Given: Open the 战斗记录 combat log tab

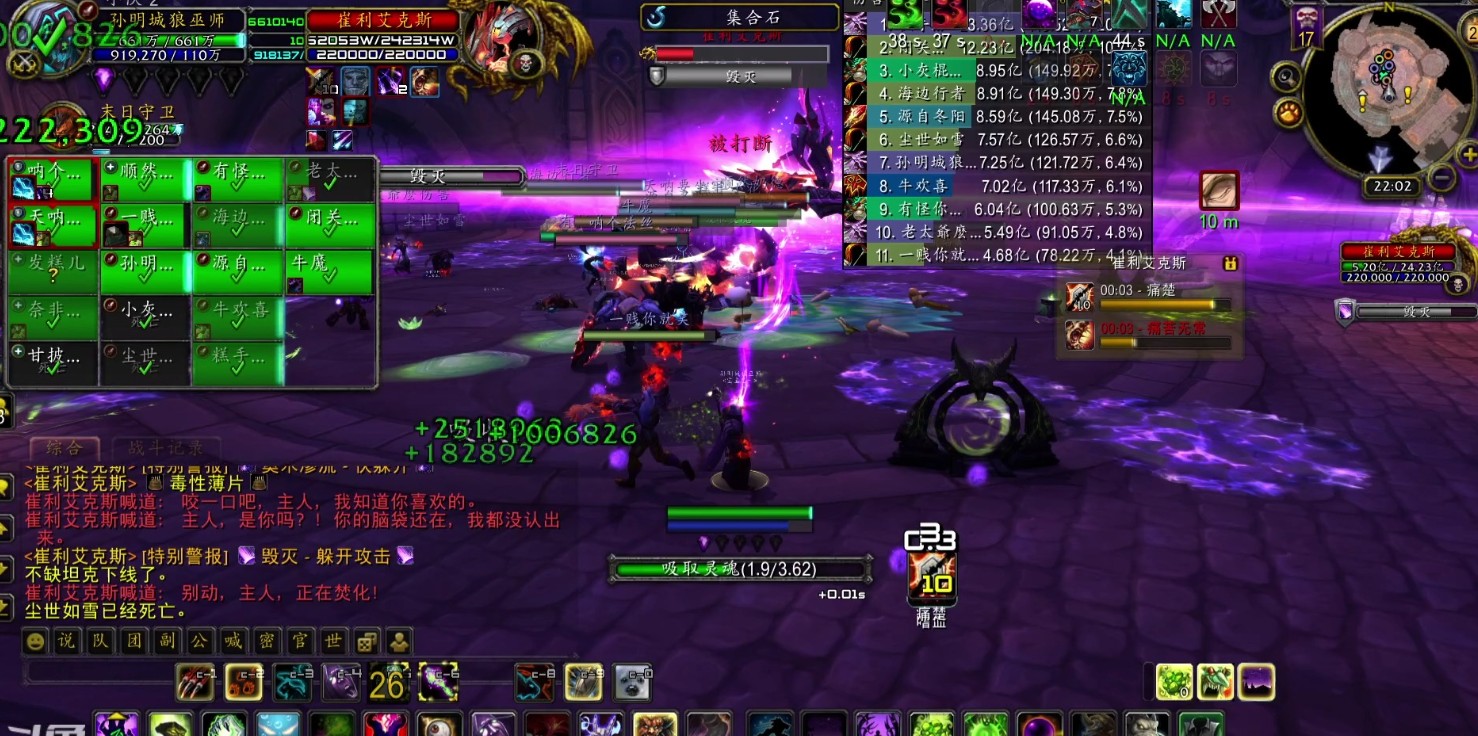Looking at the screenshot, I should (158, 448).
